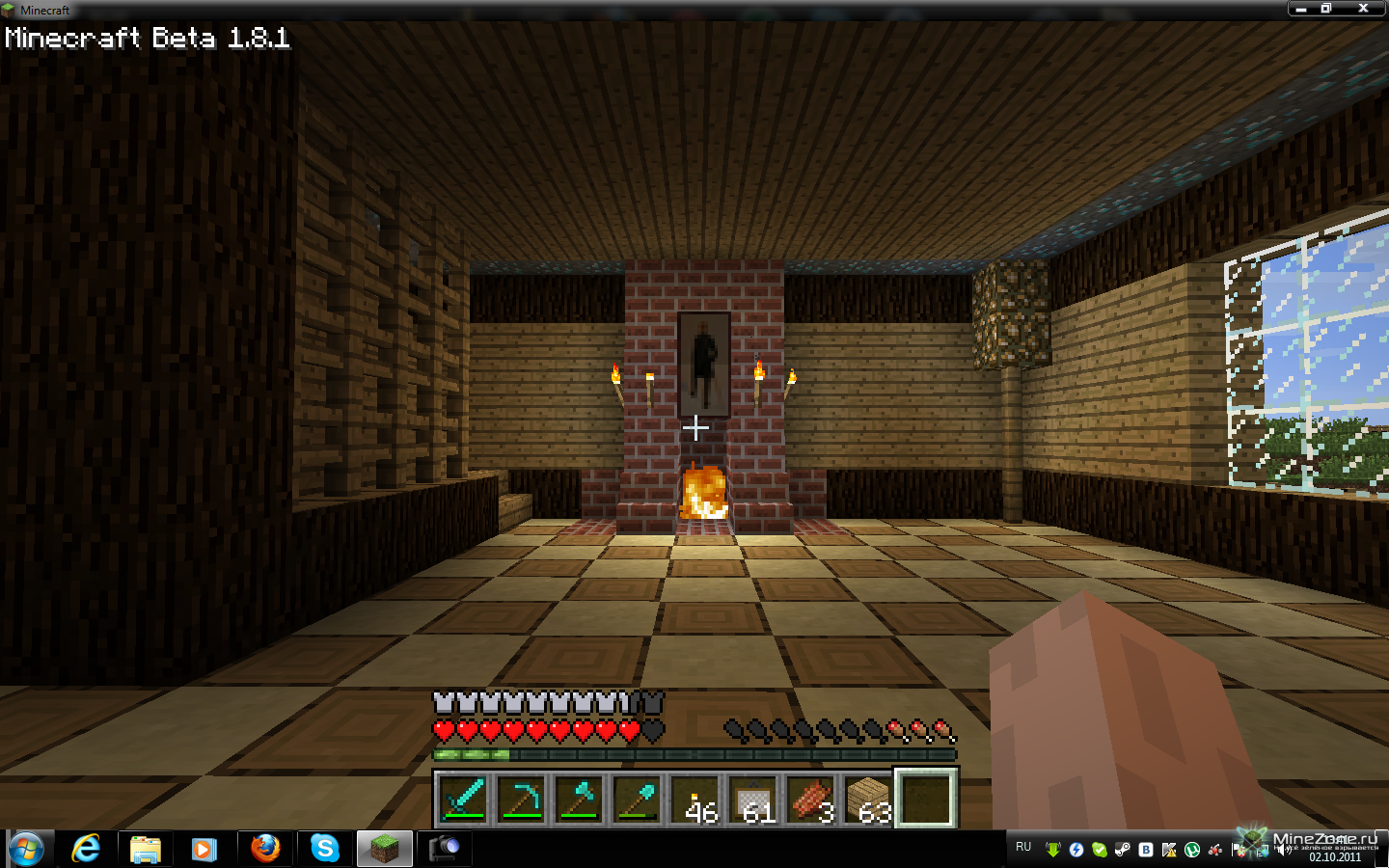1389x868 pixels.
Task: Select the empty highlighted last hotbar slot
Action: (x=926, y=799)
